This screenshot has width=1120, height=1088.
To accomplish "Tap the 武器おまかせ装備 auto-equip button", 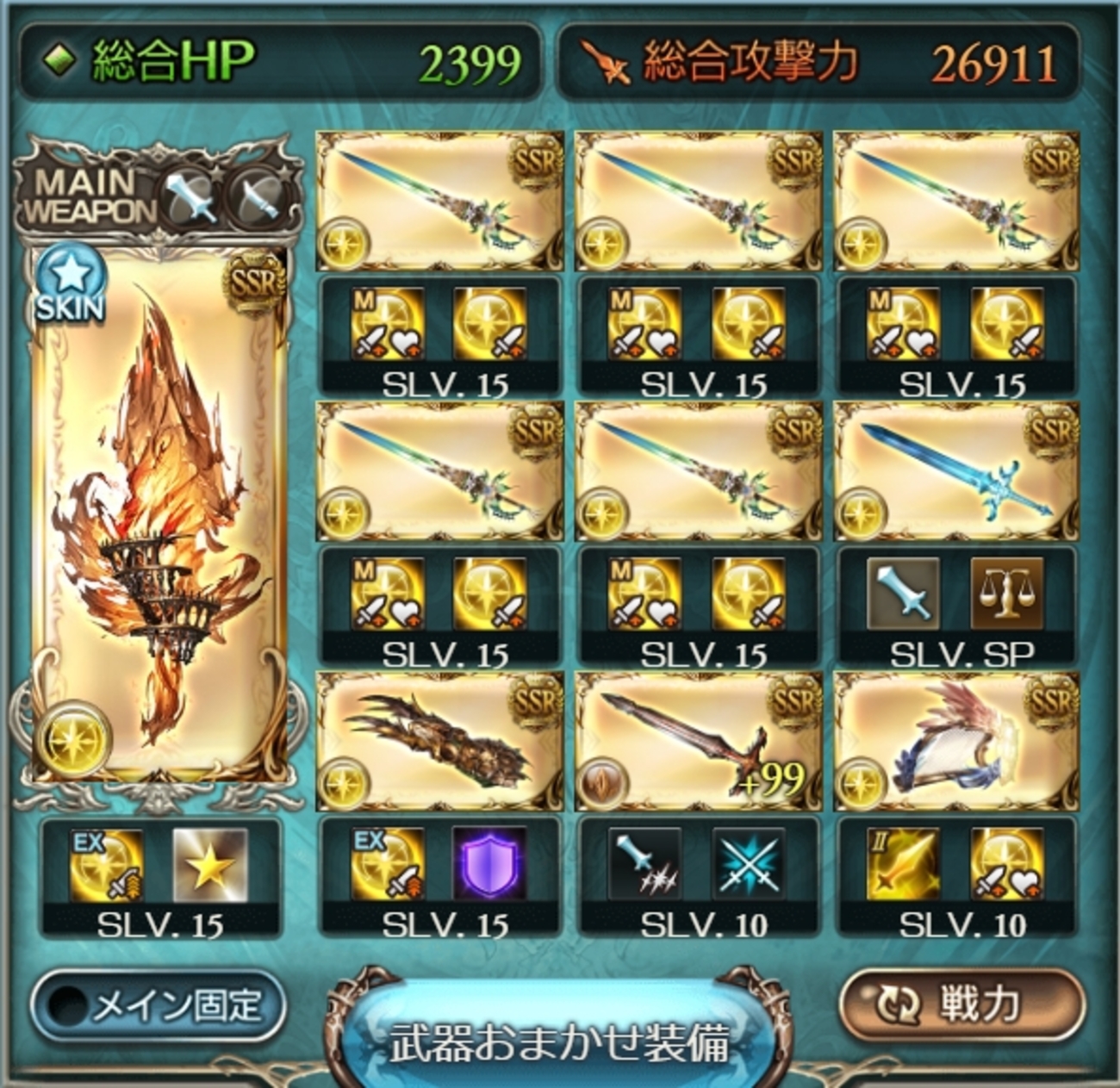I will coord(558,1039).
